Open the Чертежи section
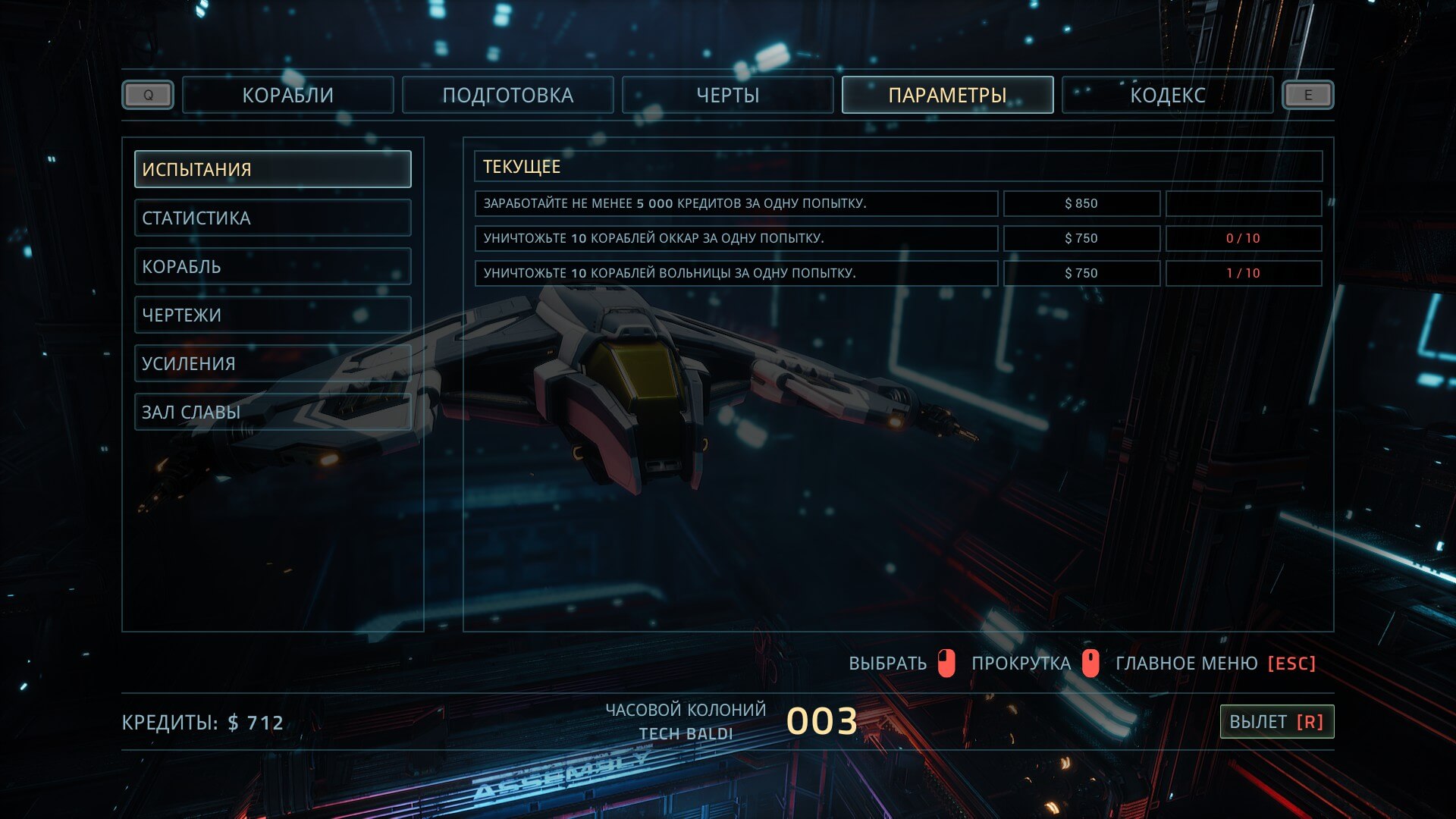Screen dimensions: 1456x819 pos(273,315)
